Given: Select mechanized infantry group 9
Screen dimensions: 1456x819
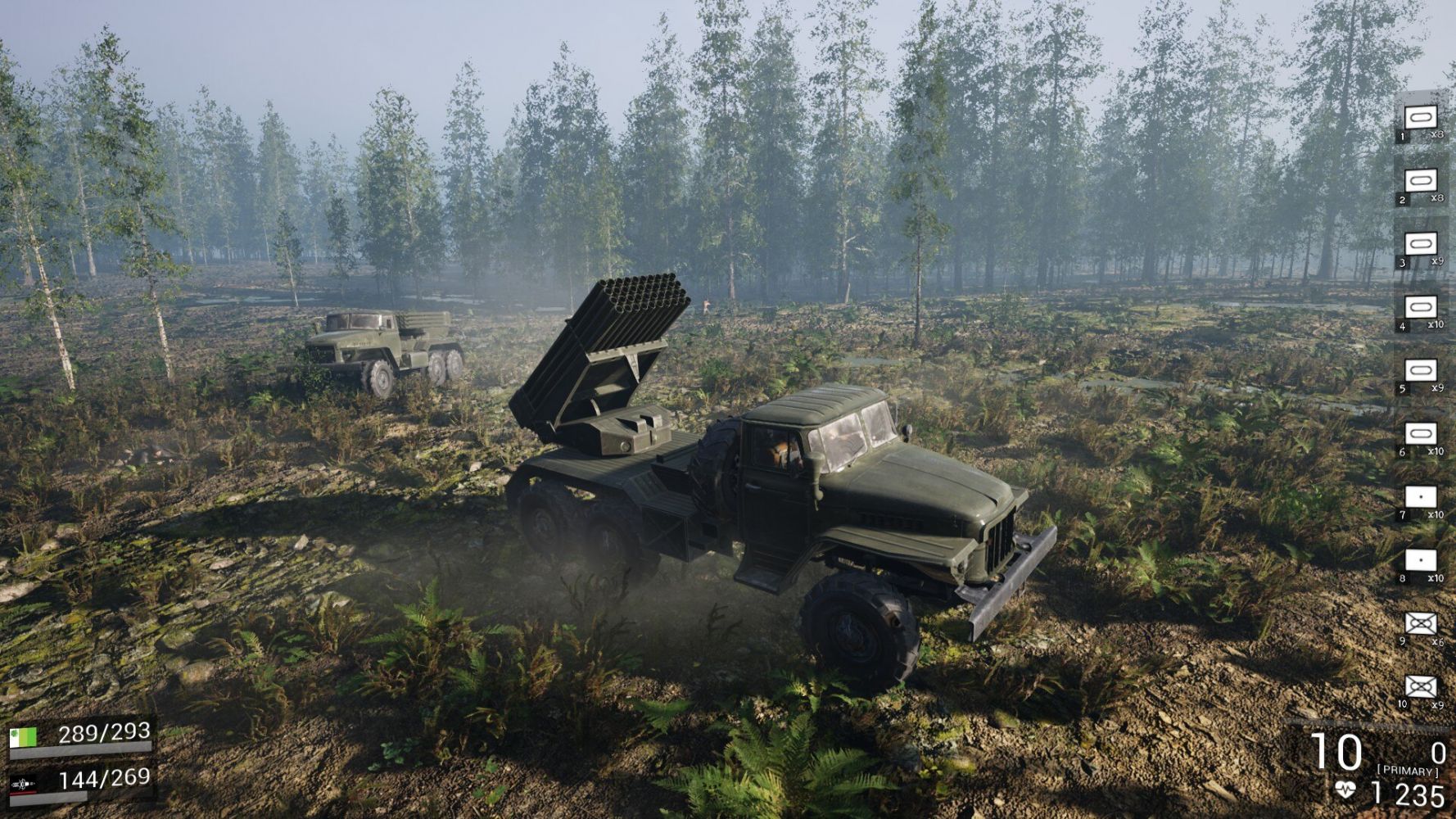Looking at the screenshot, I should pos(1421,624).
